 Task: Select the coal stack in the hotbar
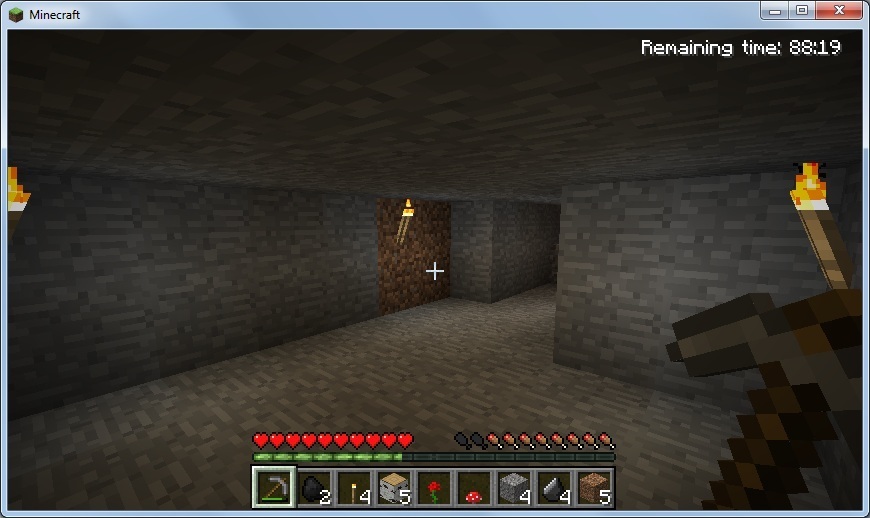[x=313, y=488]
